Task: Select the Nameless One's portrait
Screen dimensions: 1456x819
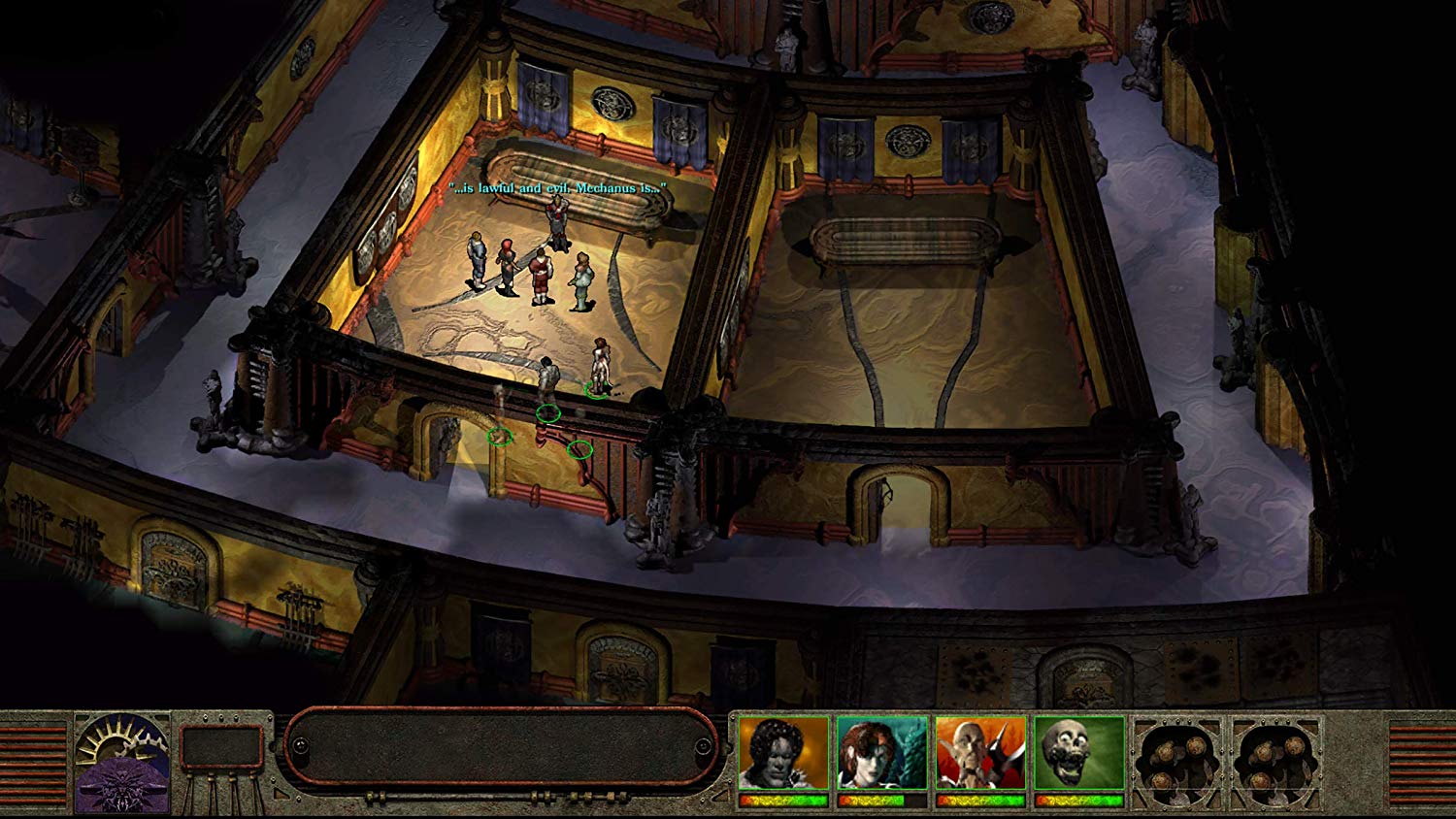Action: 783,754
